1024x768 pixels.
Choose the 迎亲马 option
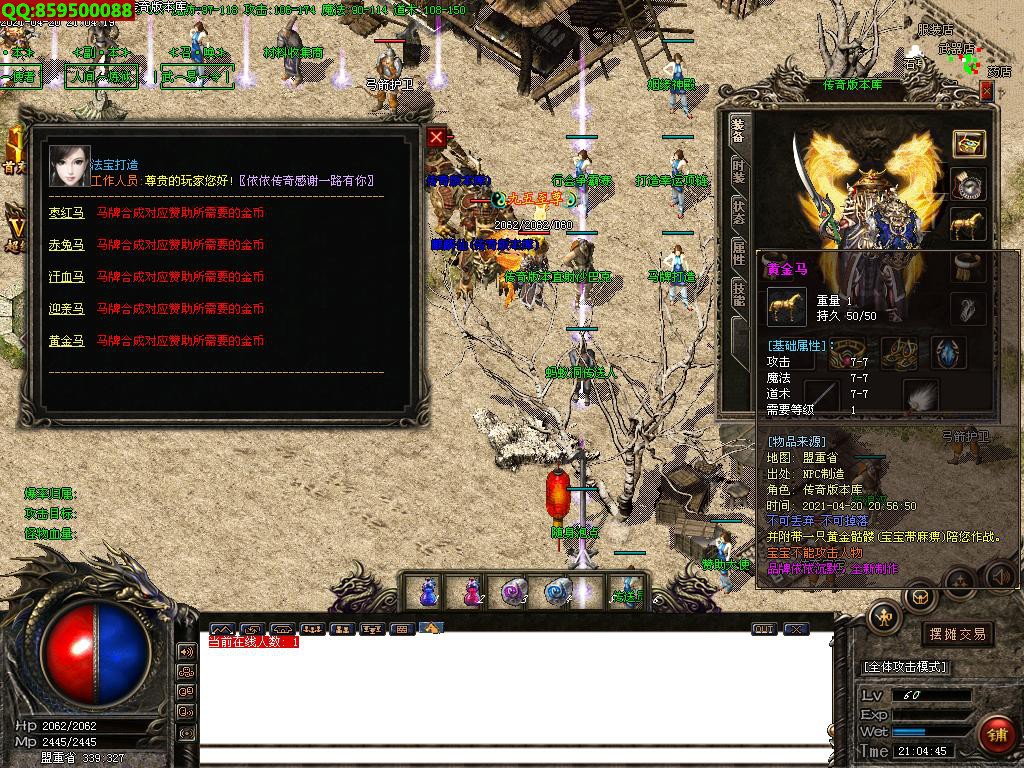[x=66, y=308]
